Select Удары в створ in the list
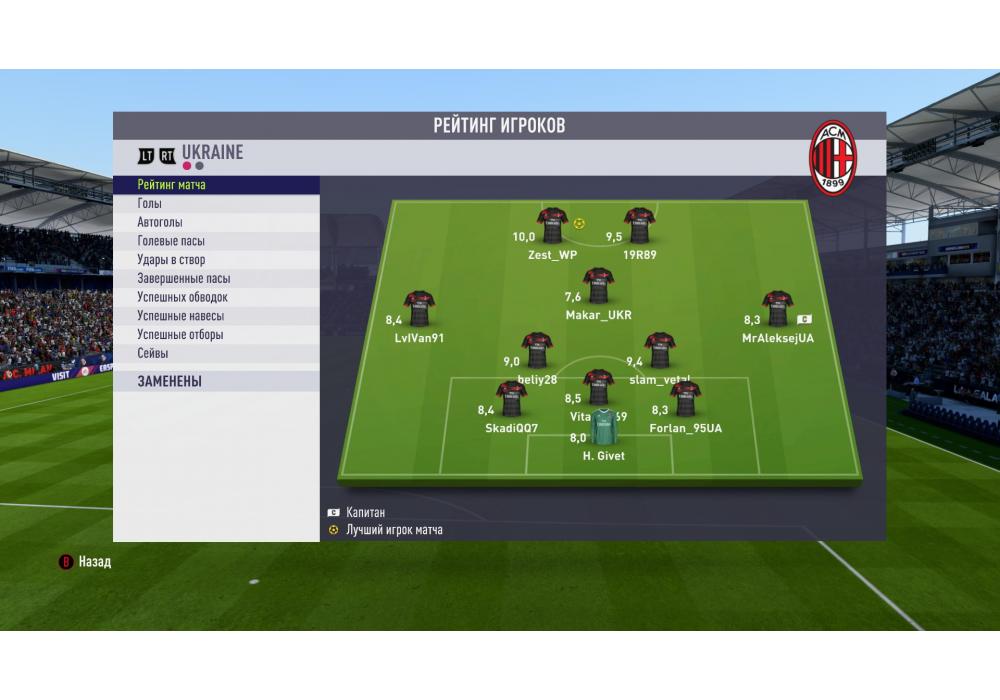Viewport: 1000px width, 700px height. [216, 260]
